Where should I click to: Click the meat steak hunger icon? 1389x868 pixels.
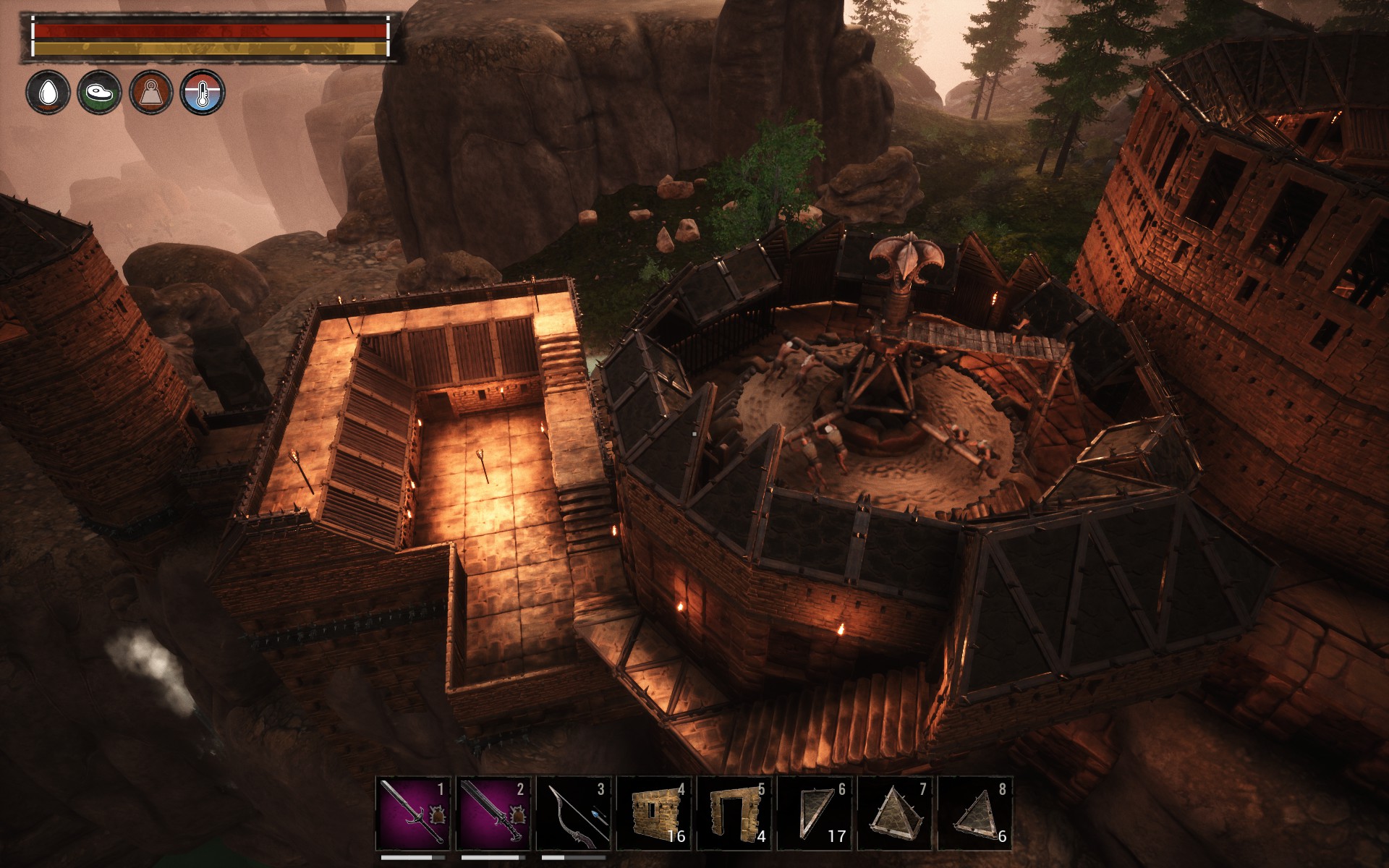(100, 93)
